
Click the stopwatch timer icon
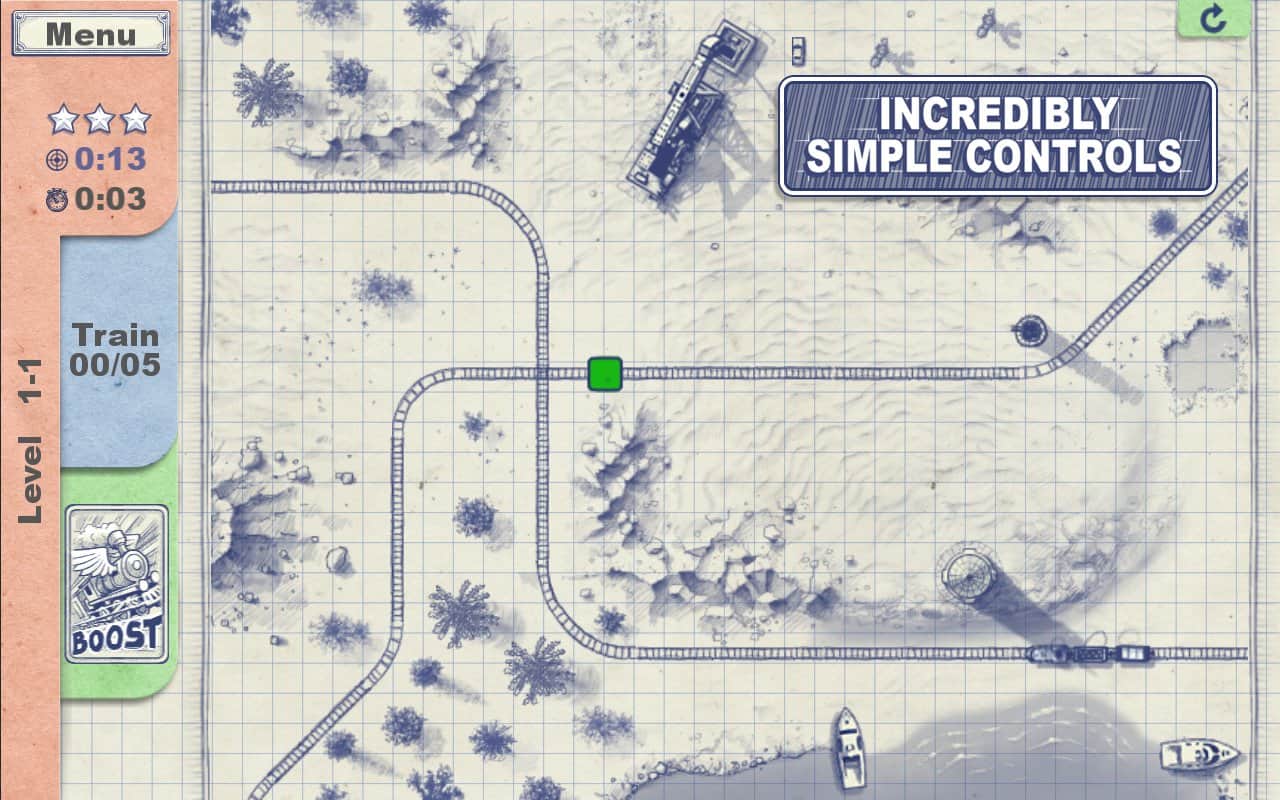coord(55,198)
